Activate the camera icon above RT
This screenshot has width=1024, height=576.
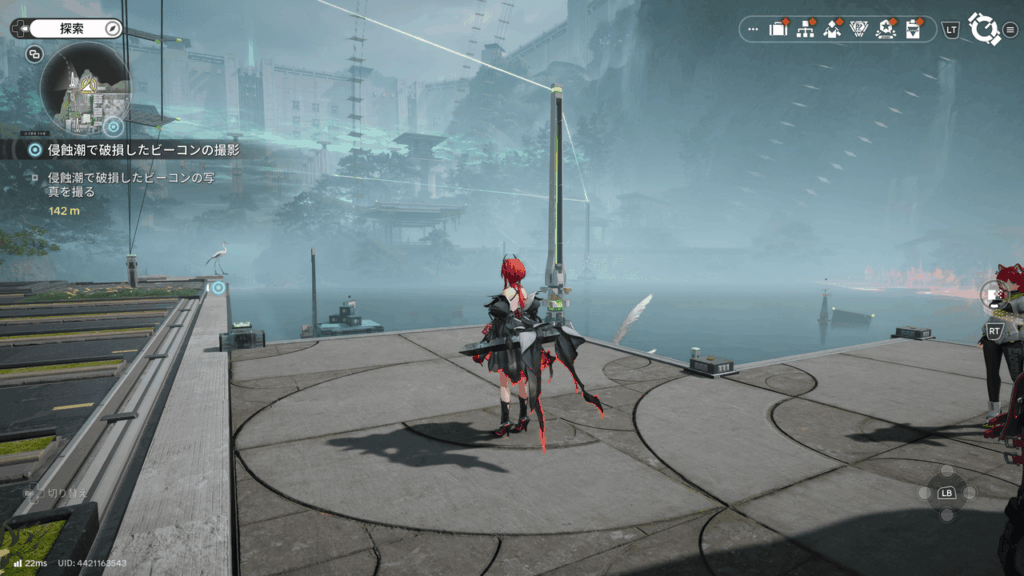[x=993, y=295]
